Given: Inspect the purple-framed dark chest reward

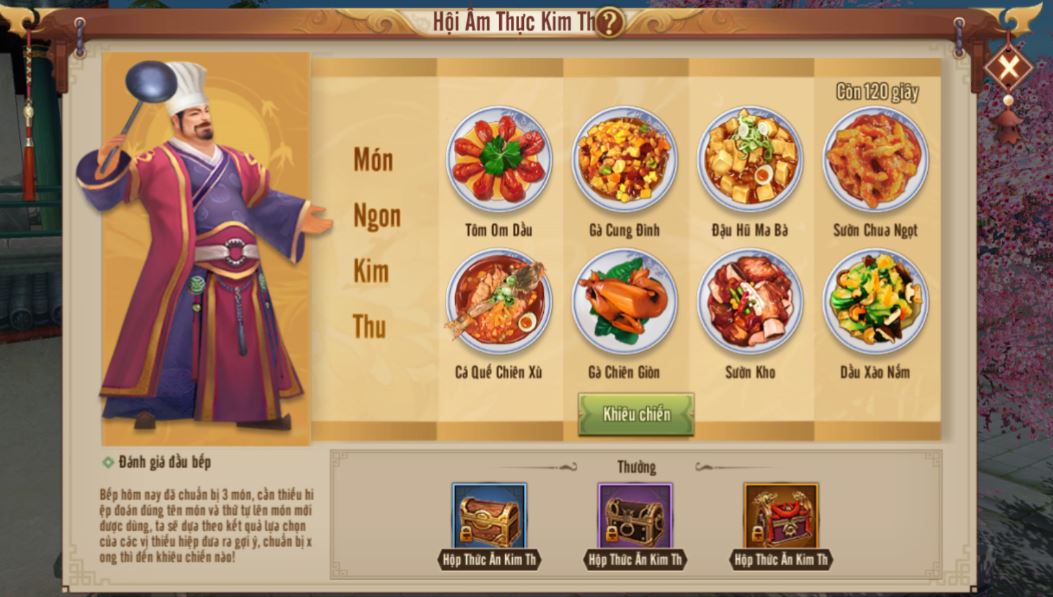Looking at the screenshot, I should tap(635, 517).
